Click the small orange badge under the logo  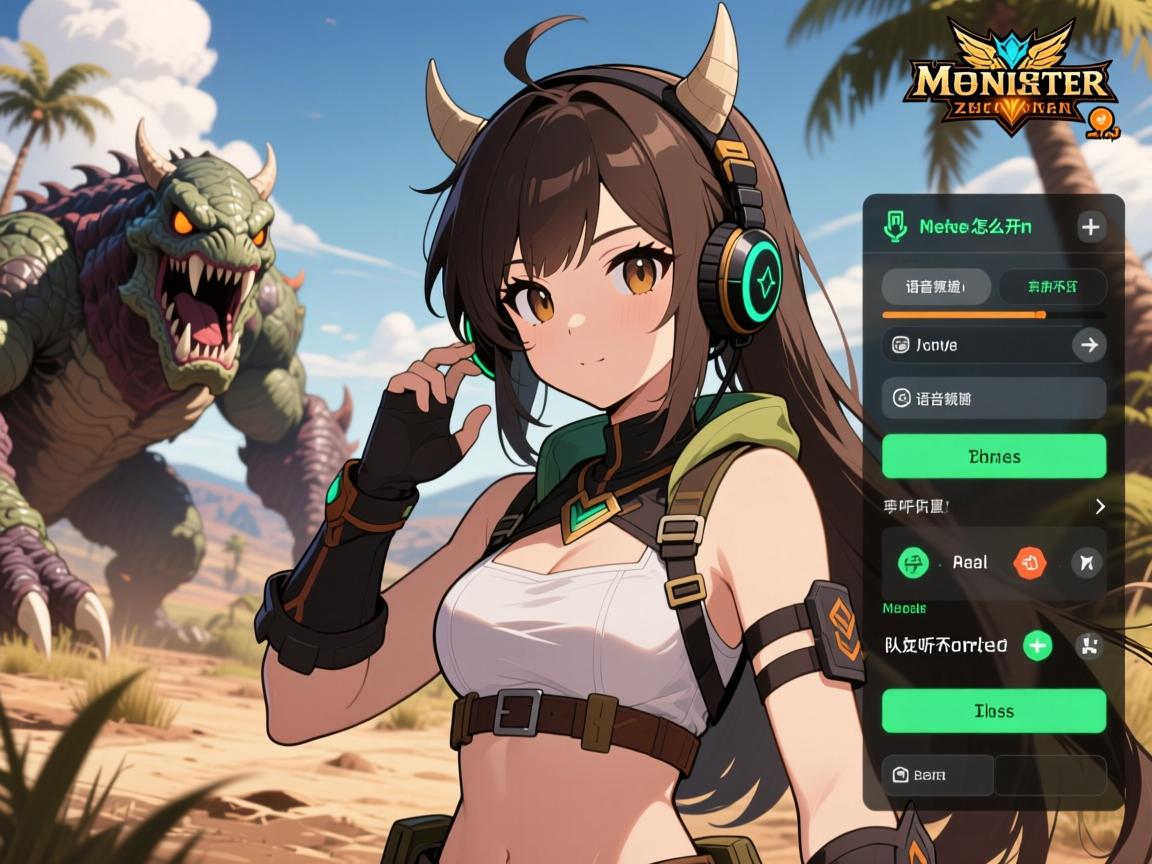click(x=1102, y=123)
